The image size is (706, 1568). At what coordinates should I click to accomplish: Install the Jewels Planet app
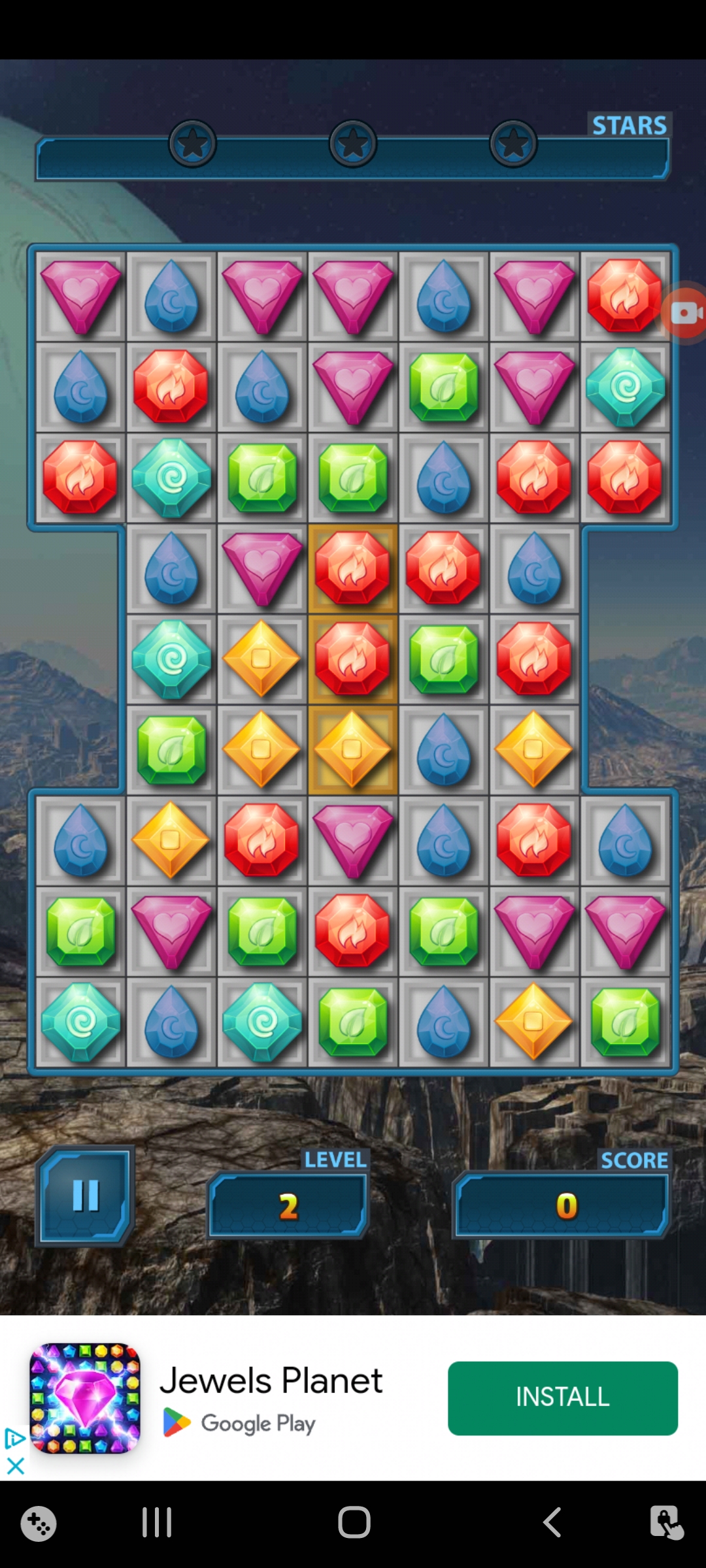point(562,1398)
